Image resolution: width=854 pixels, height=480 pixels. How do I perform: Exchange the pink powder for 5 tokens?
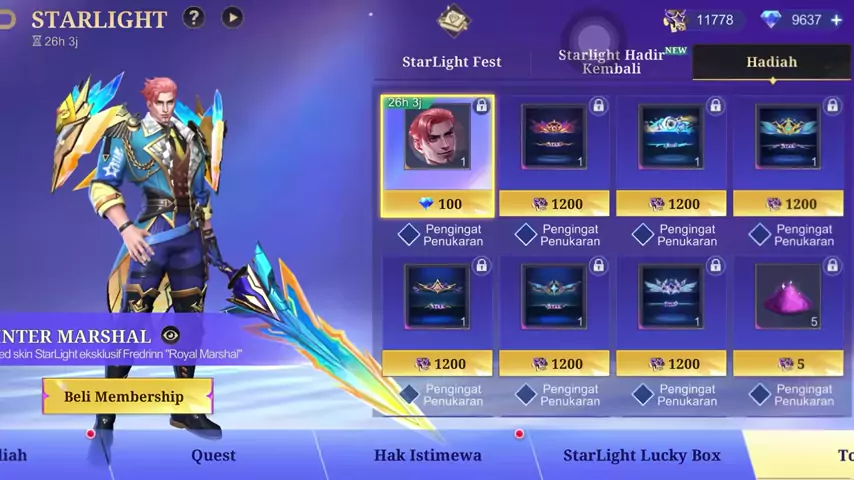[x=788, y=364]
